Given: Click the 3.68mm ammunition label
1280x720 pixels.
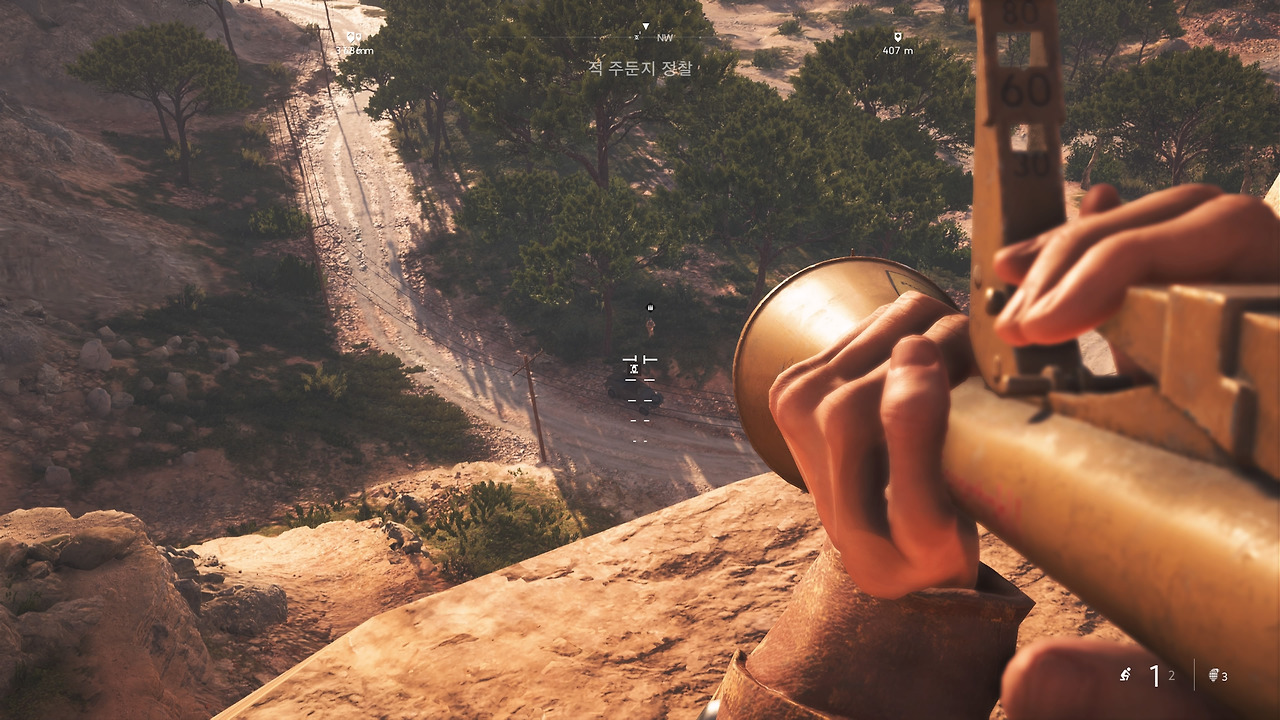Looking at the screenshot, I should click(352, 49).
